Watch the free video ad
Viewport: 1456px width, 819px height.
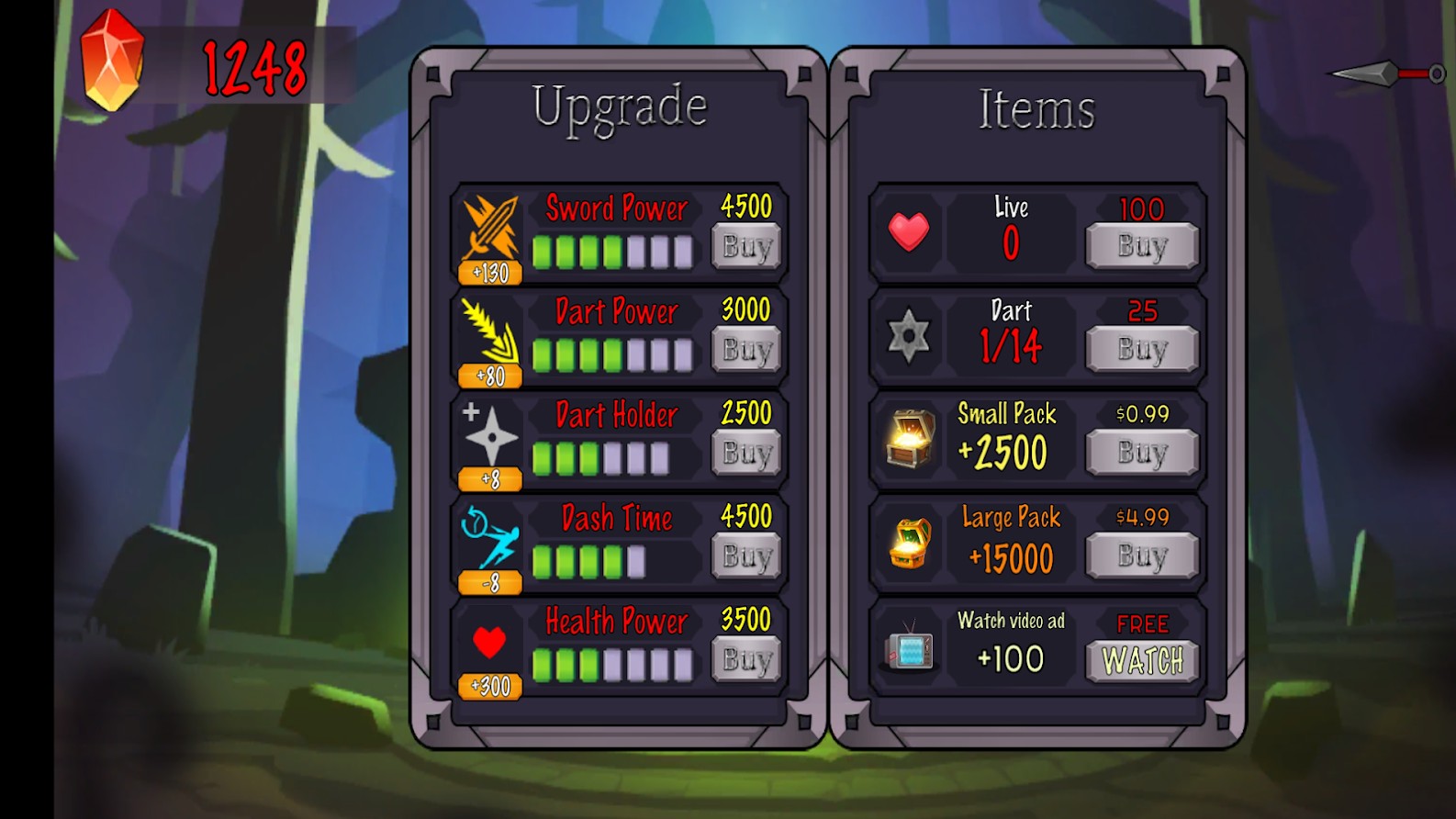[1142, 660]
